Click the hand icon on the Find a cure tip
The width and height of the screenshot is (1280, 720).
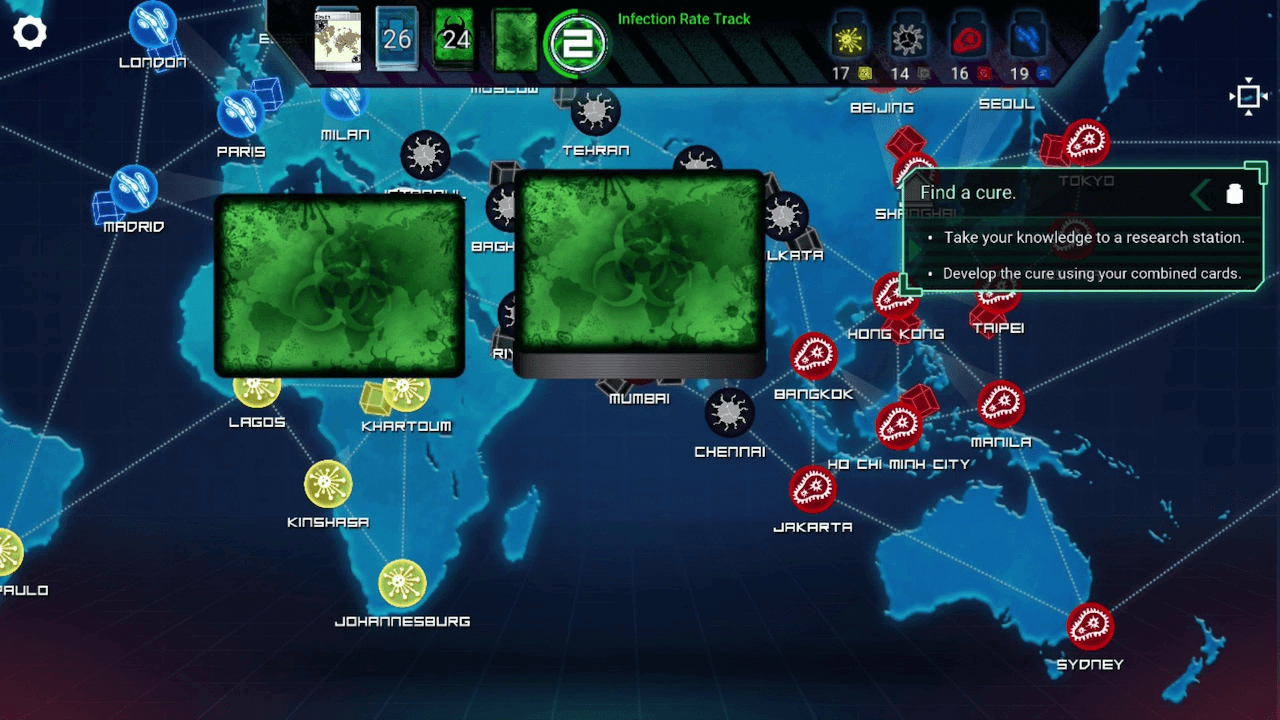pos(1235,194)
